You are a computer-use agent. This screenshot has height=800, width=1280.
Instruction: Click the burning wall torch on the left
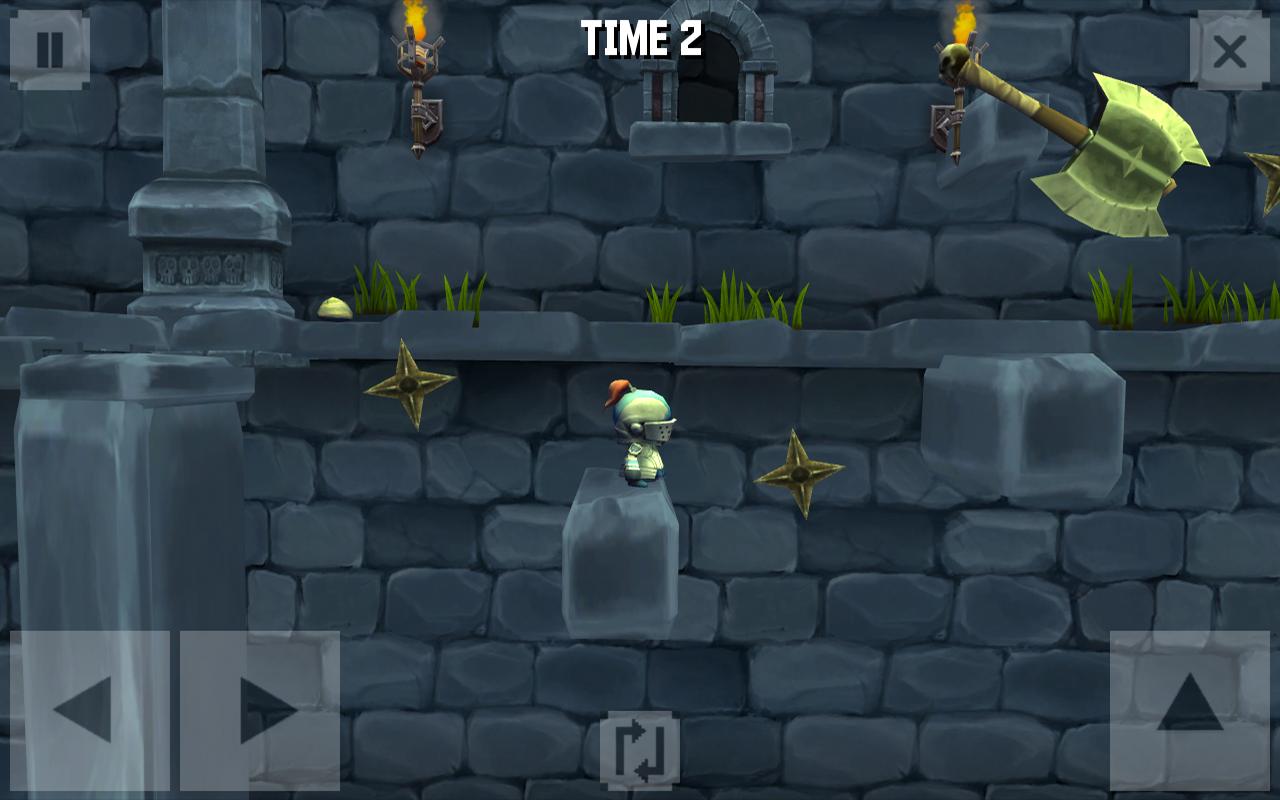pos(415,60)
